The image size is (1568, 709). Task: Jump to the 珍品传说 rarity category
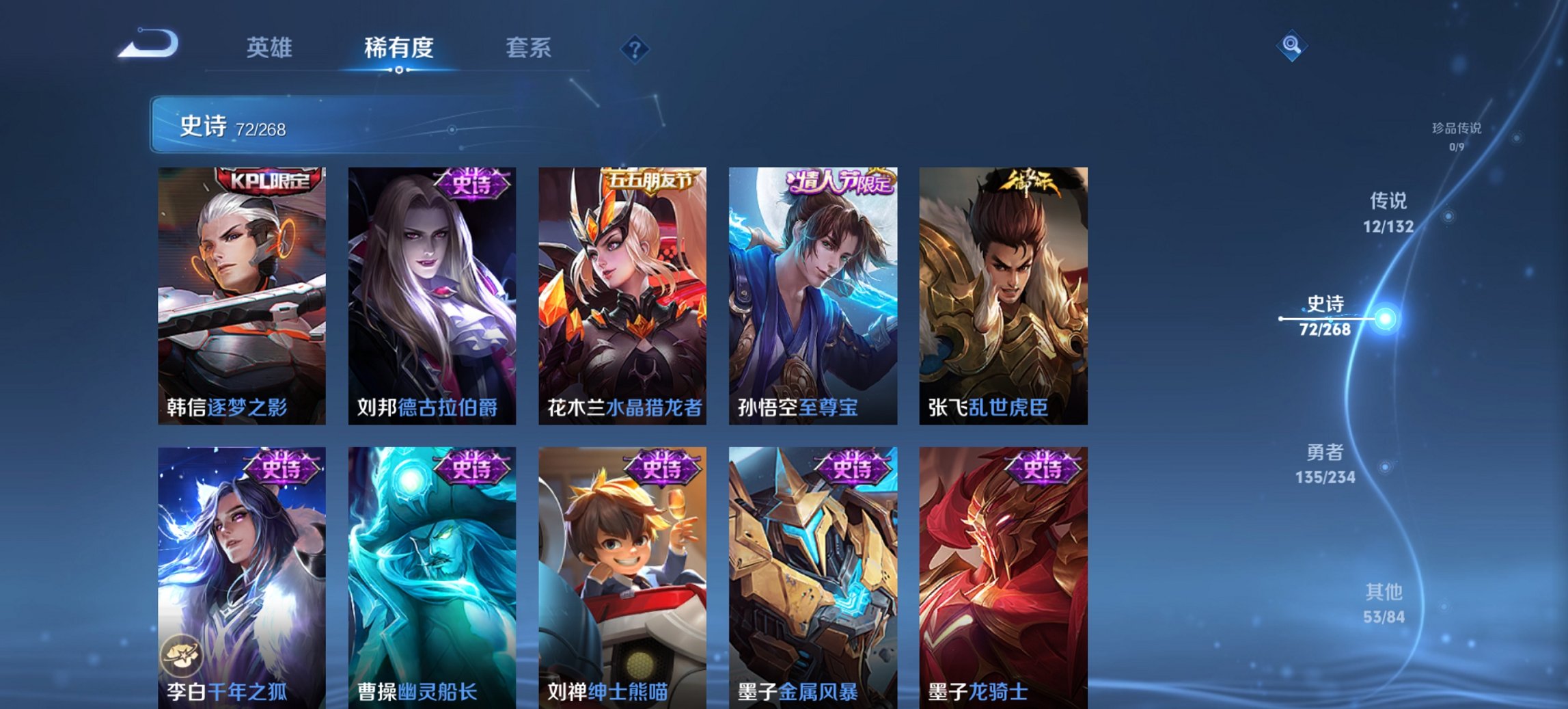point(1455,134)
